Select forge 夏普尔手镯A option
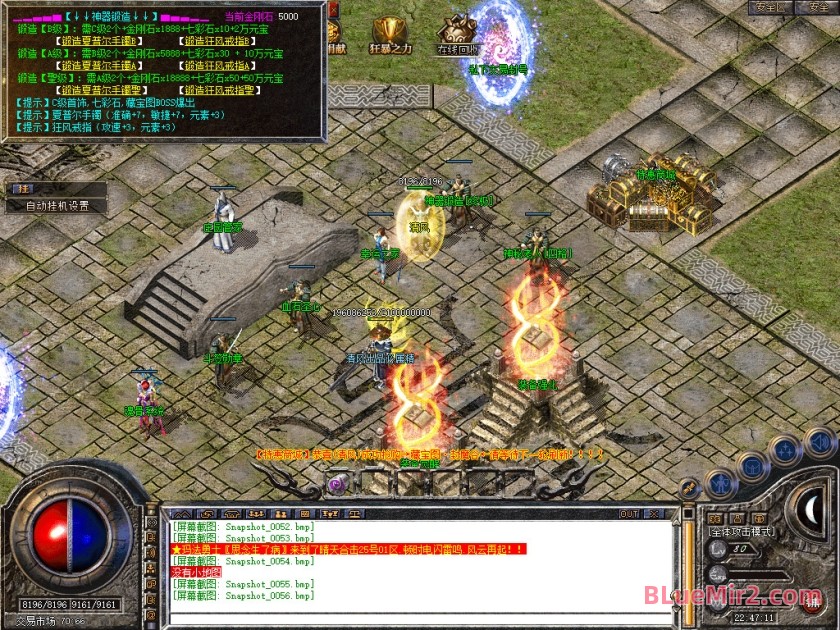The width and height of the screenshot is (840, 630). (102, 65)
